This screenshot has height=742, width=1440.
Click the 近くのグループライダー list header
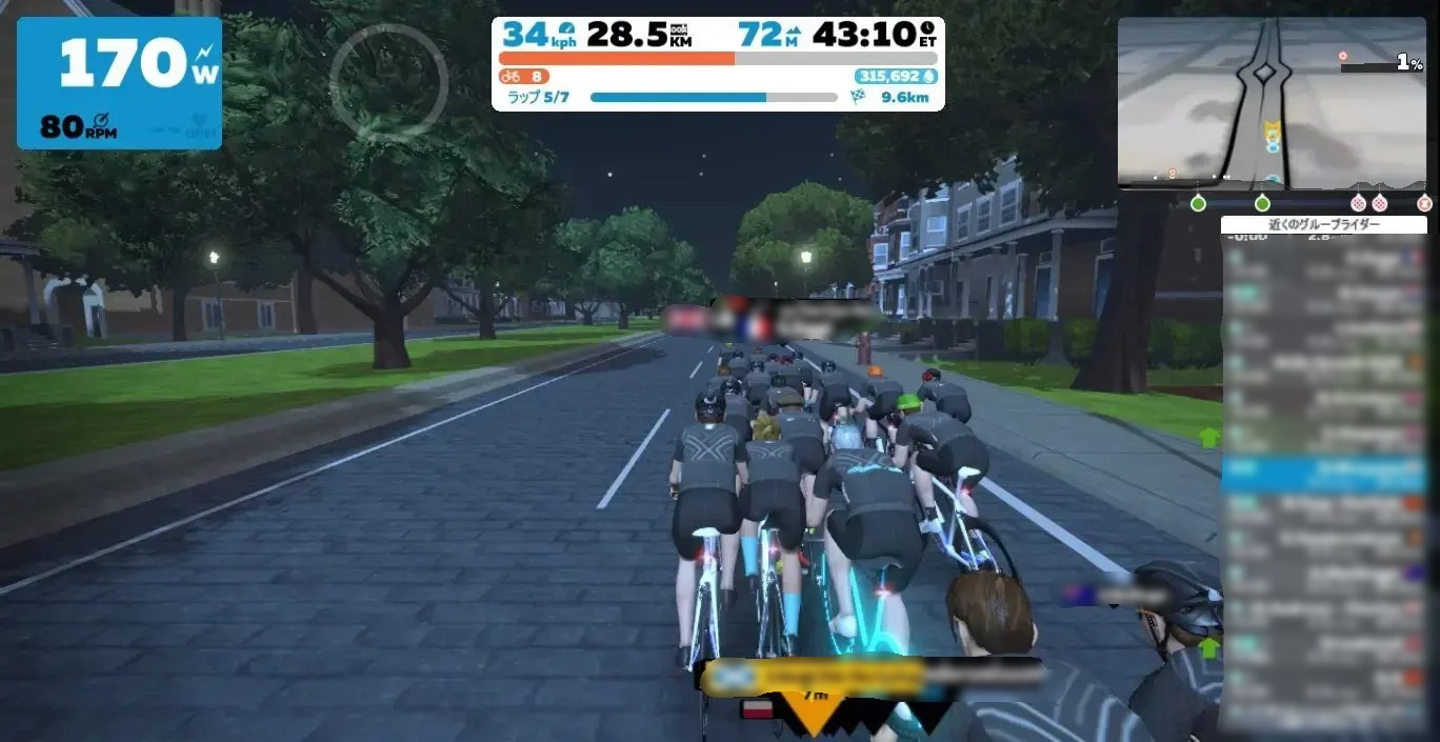click(1324, 225)
